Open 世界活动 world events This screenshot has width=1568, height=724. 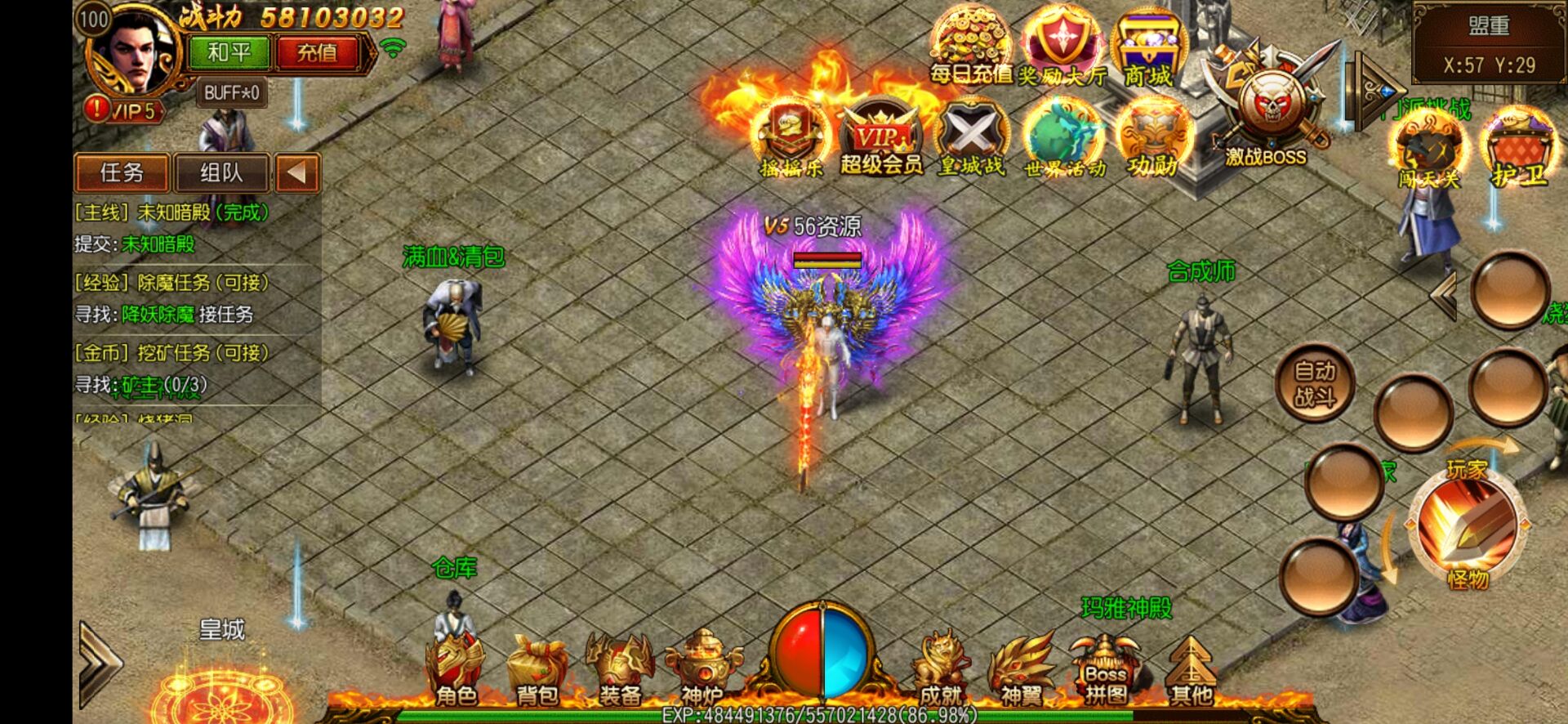[1064, 139]
